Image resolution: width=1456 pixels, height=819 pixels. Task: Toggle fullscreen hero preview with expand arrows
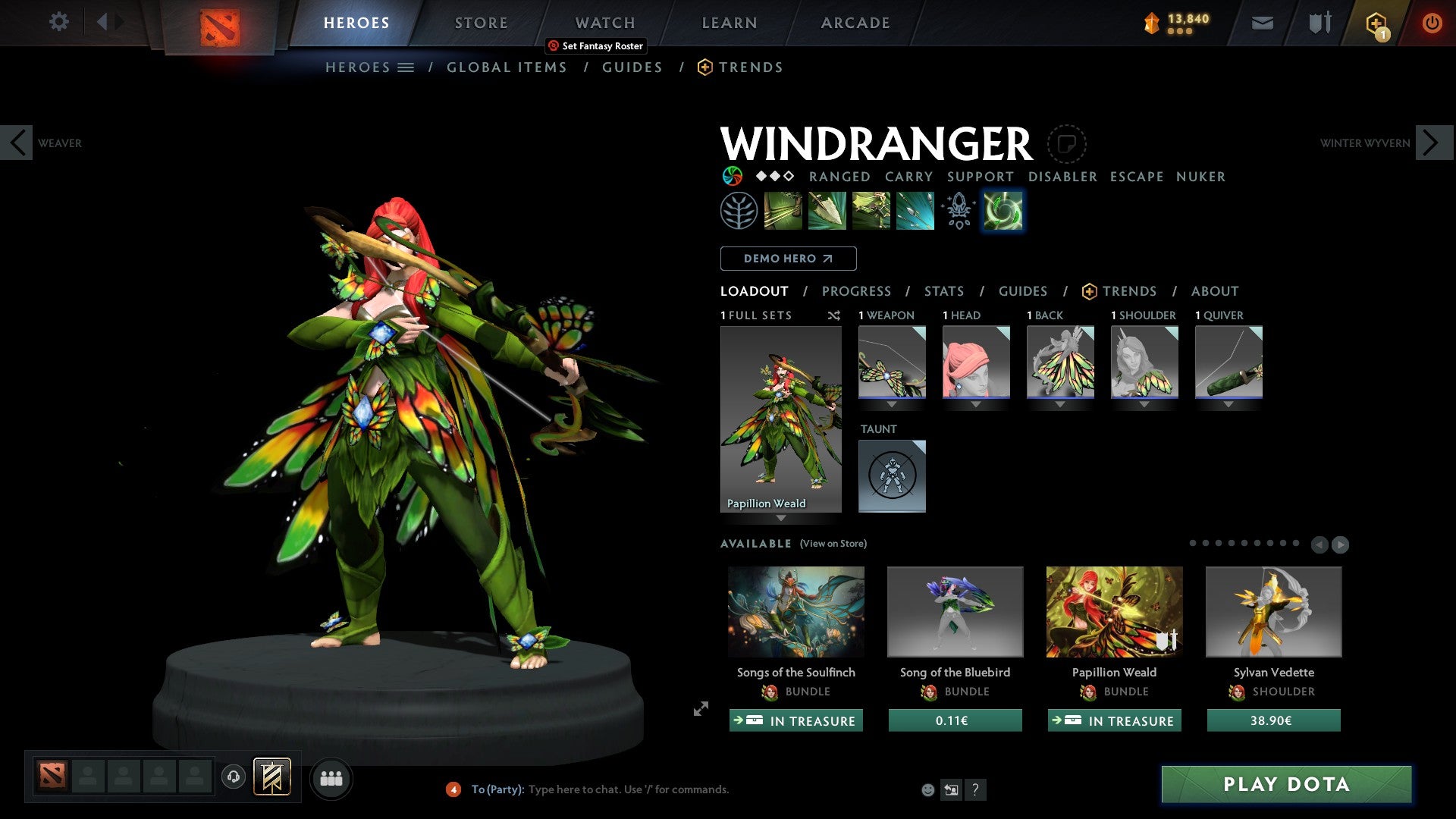(x=700, y=710)
